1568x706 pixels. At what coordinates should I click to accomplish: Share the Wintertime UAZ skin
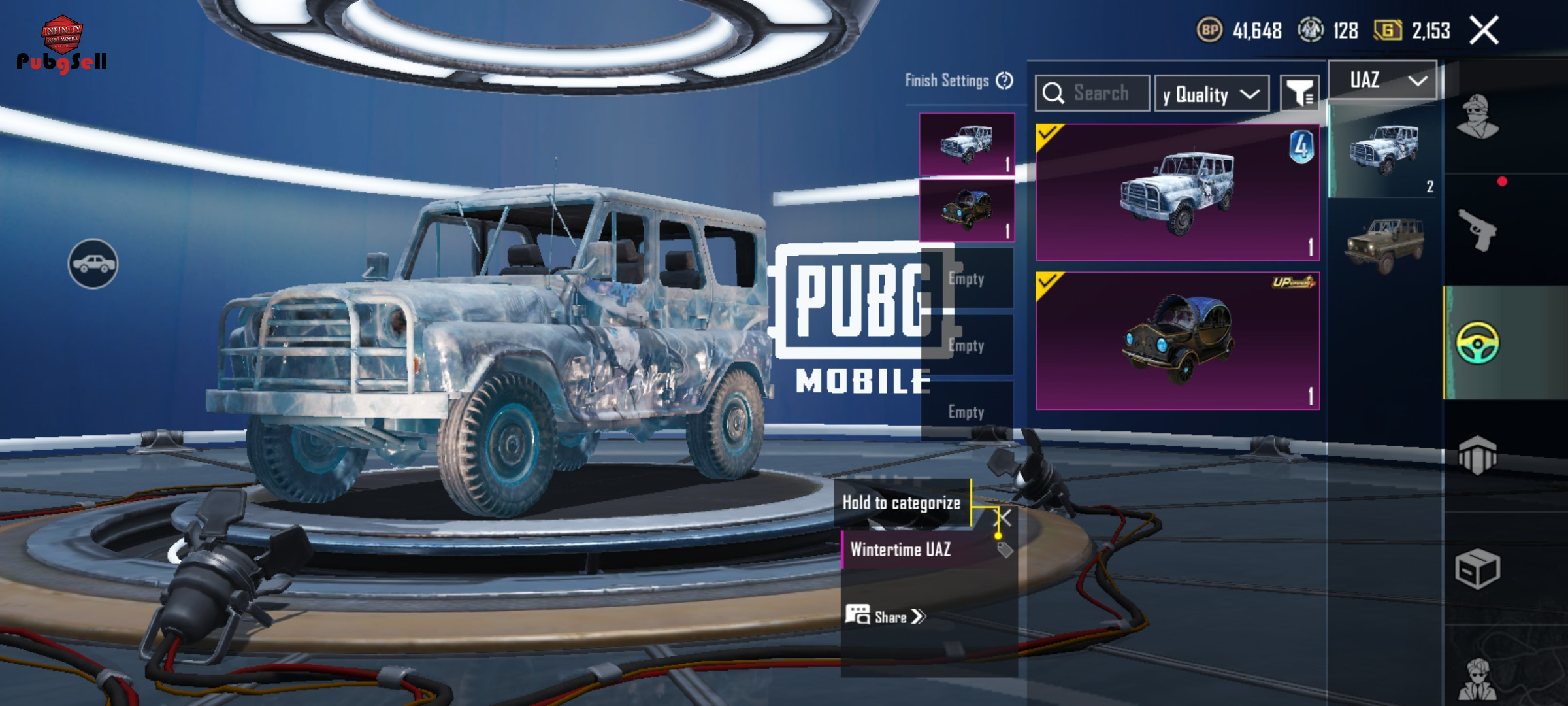tap(887, 616)
